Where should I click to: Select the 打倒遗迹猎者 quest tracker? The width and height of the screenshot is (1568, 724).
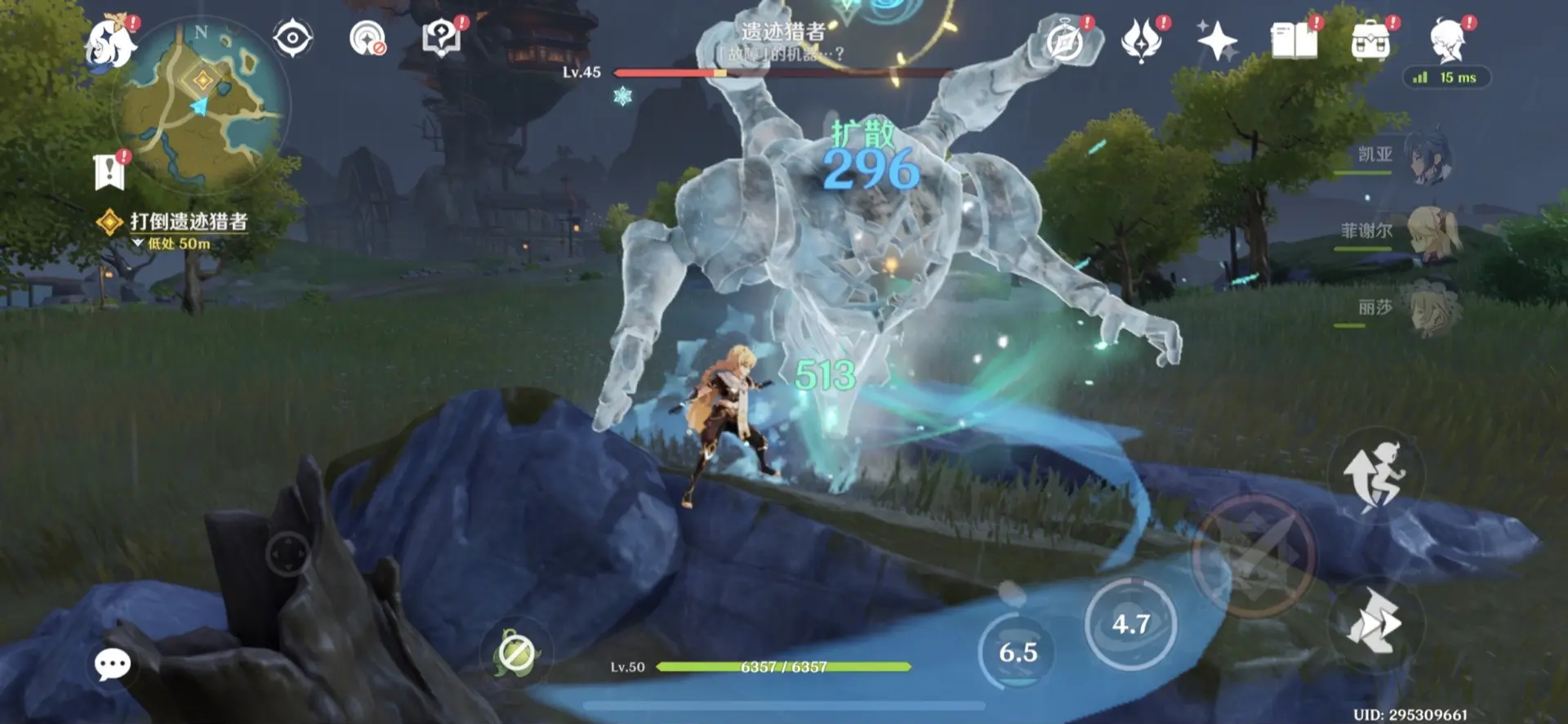[x=188, y=221]
